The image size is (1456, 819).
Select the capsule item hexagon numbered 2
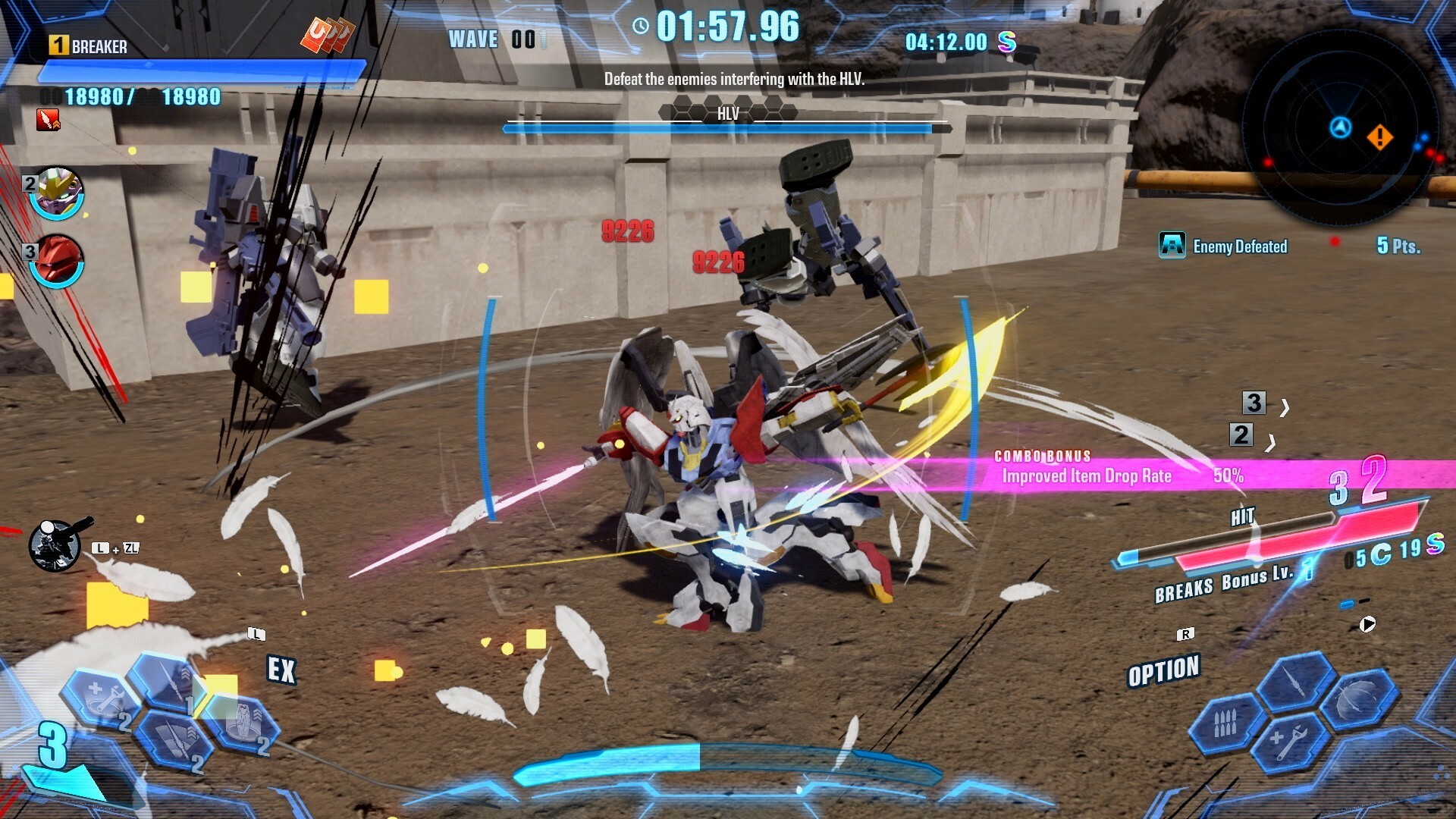pyautogui.click(x=243, y=724)
